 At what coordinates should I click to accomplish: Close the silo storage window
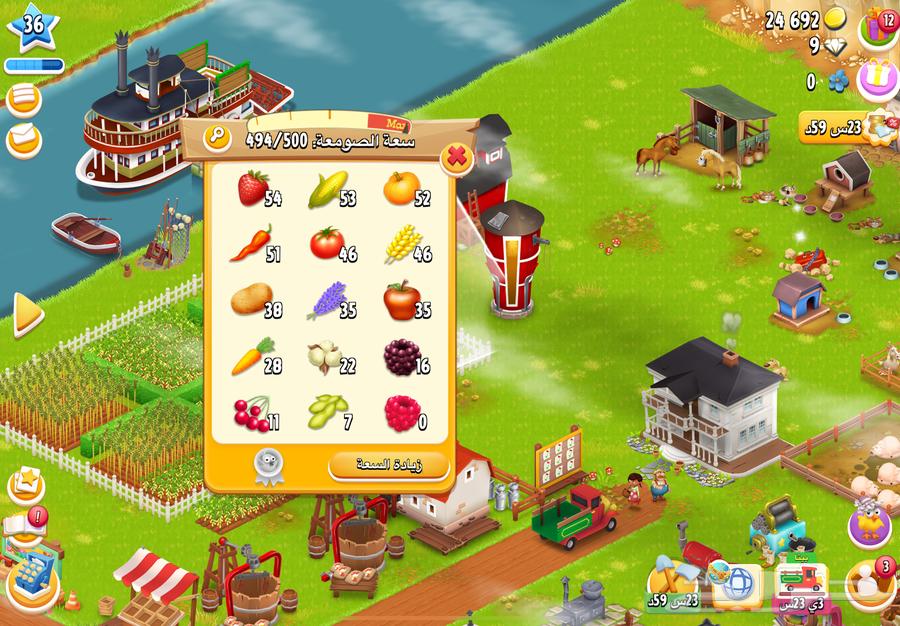click(x=456, y=157)
